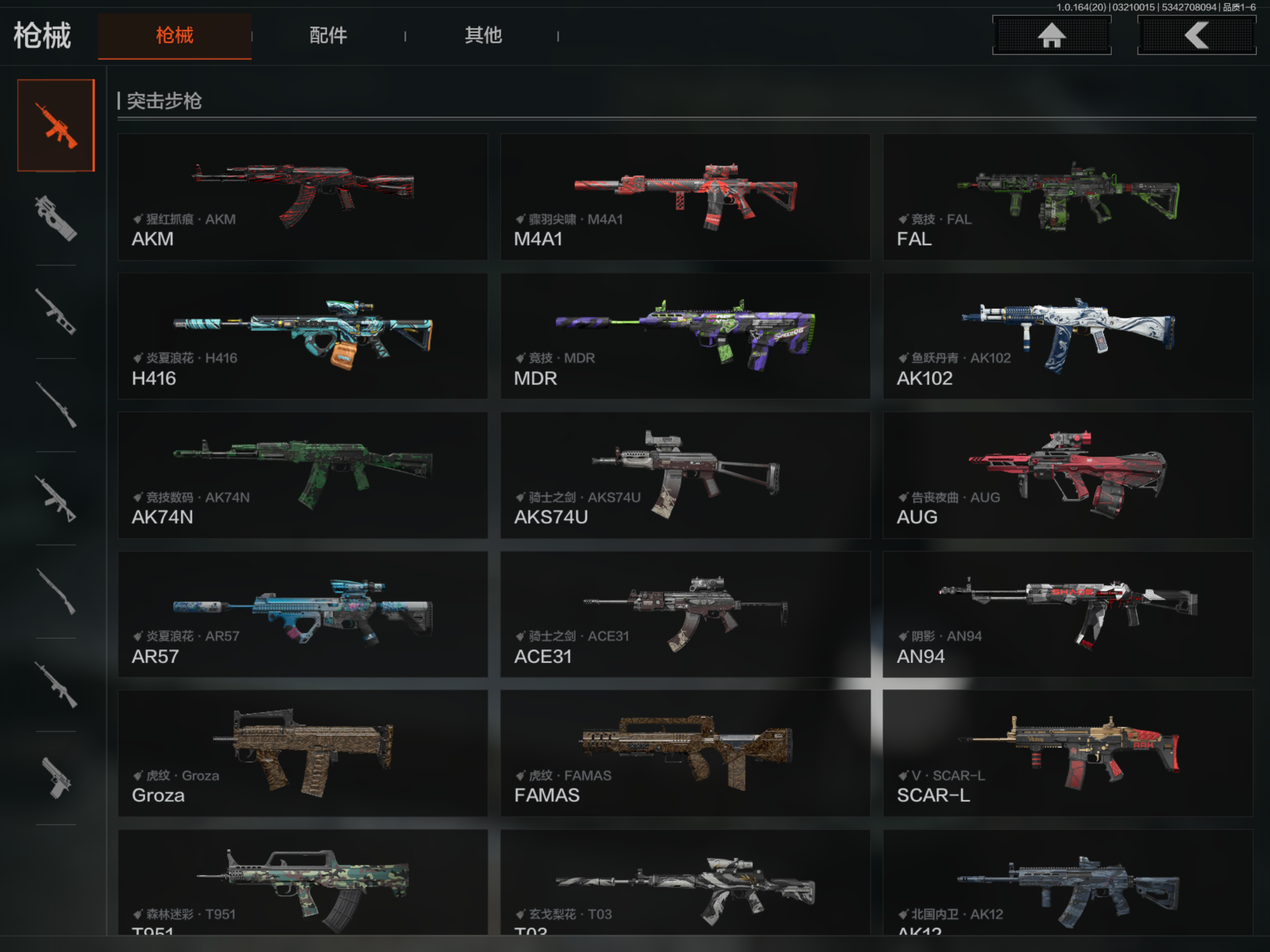Select the AR57 weapon card
1270x952 pixels.
pyautogui.click(x=303, y=614)
